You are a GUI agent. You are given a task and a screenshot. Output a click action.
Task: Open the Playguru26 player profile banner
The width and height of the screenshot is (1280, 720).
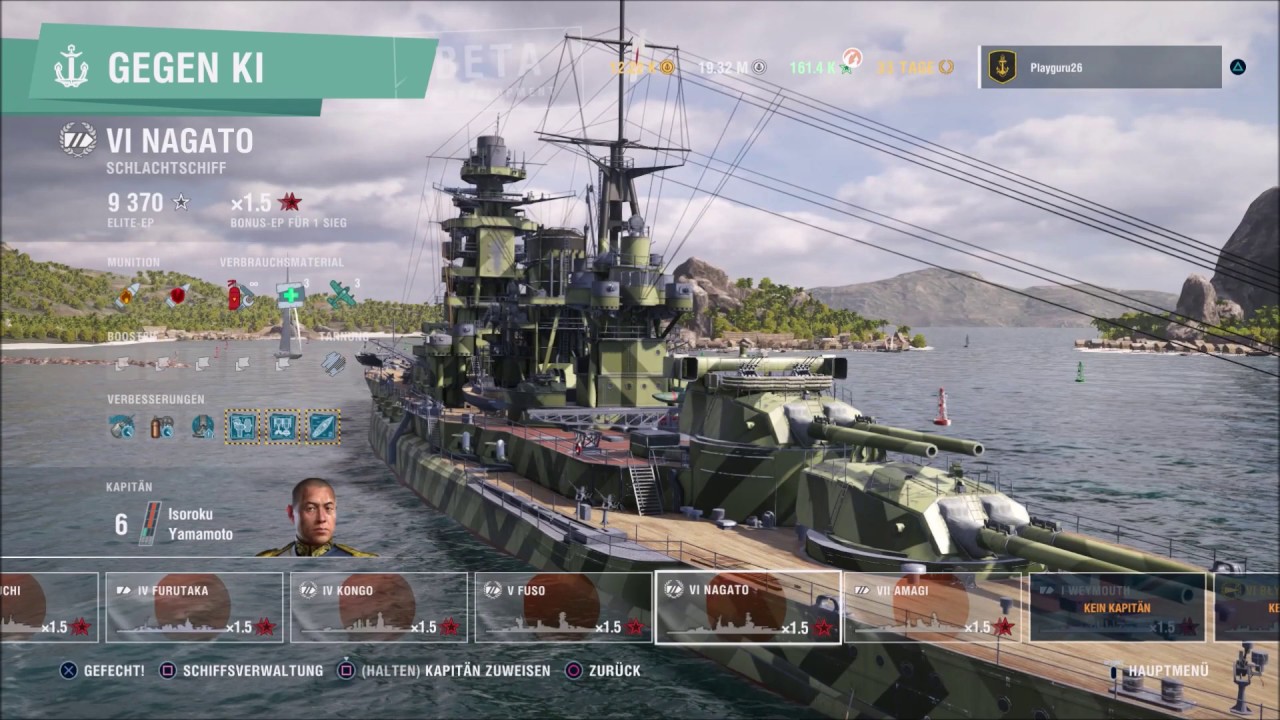point(1100,67)
